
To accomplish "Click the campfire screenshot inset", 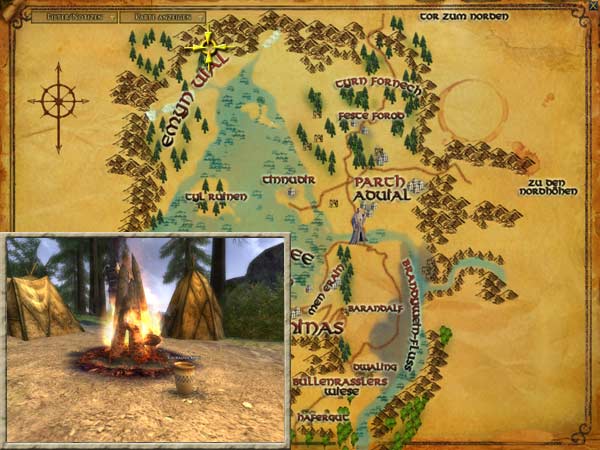I will (x=146, y=338).
